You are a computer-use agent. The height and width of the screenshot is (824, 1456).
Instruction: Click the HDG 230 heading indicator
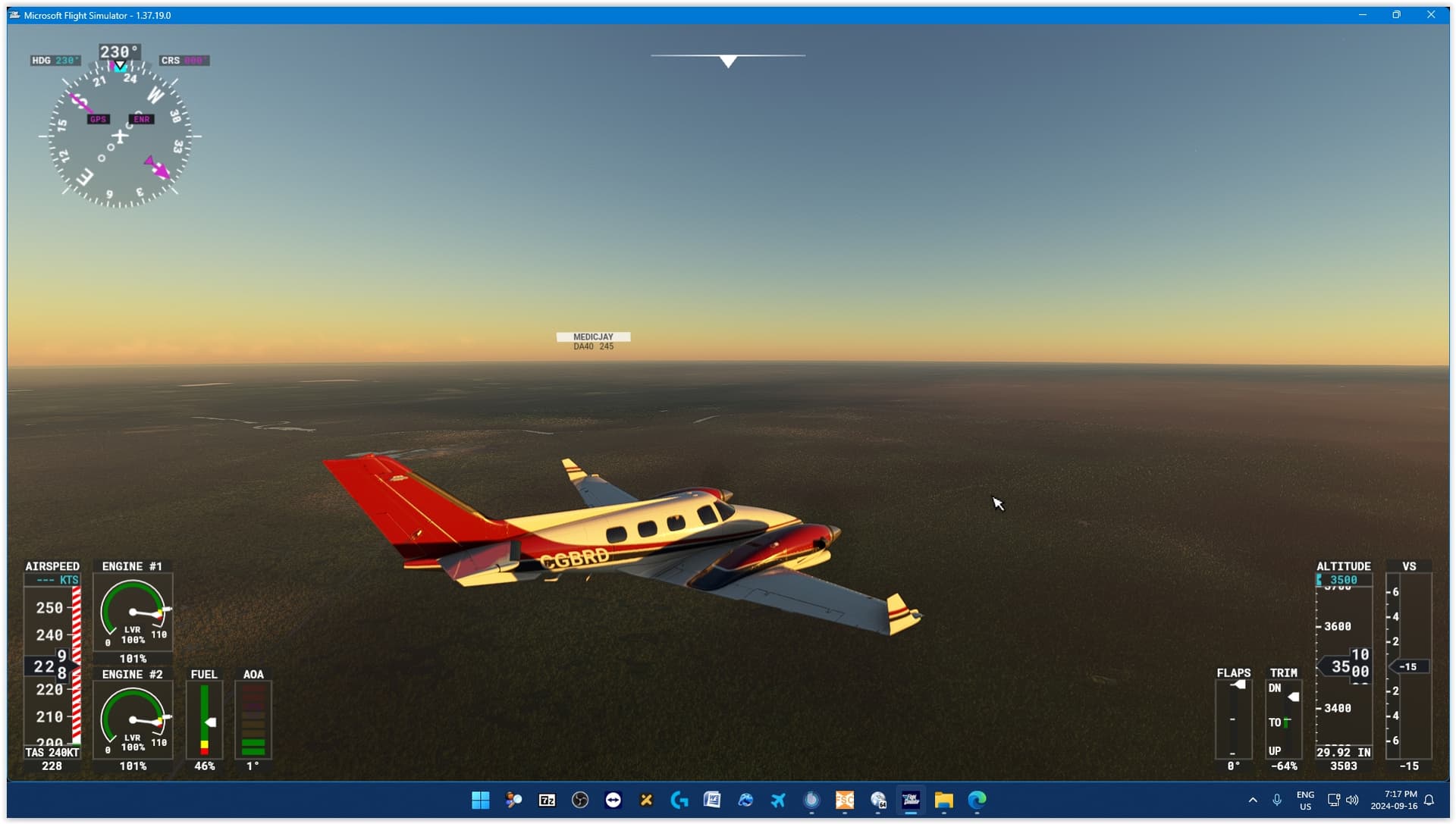(54, 60)
